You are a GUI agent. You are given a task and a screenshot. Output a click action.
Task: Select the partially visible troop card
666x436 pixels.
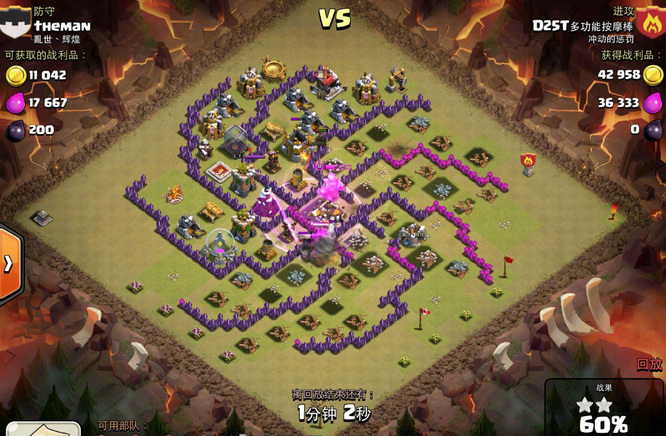click(x=42, y=430)
